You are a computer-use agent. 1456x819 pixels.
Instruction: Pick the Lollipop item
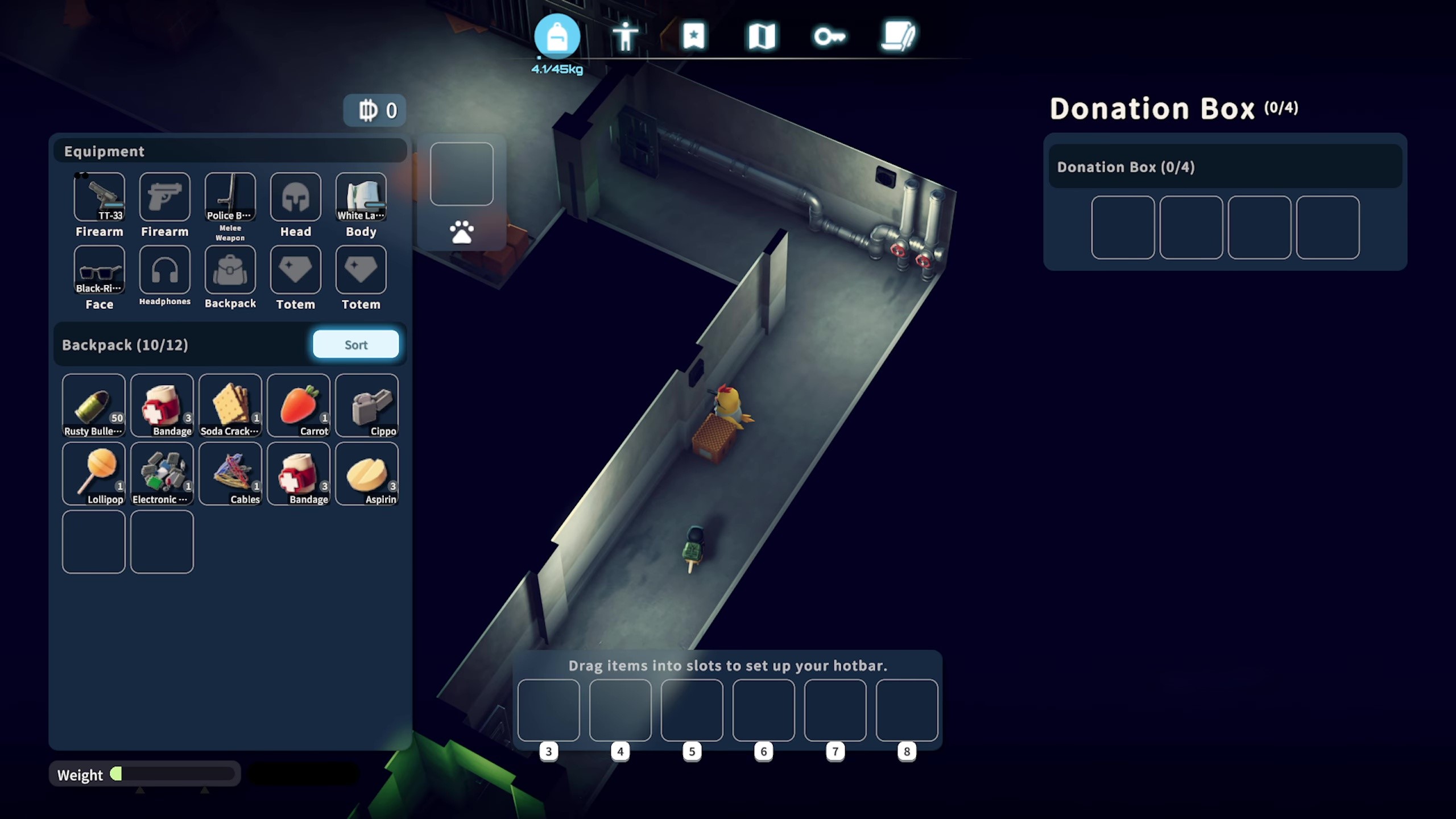pos(94,473)
